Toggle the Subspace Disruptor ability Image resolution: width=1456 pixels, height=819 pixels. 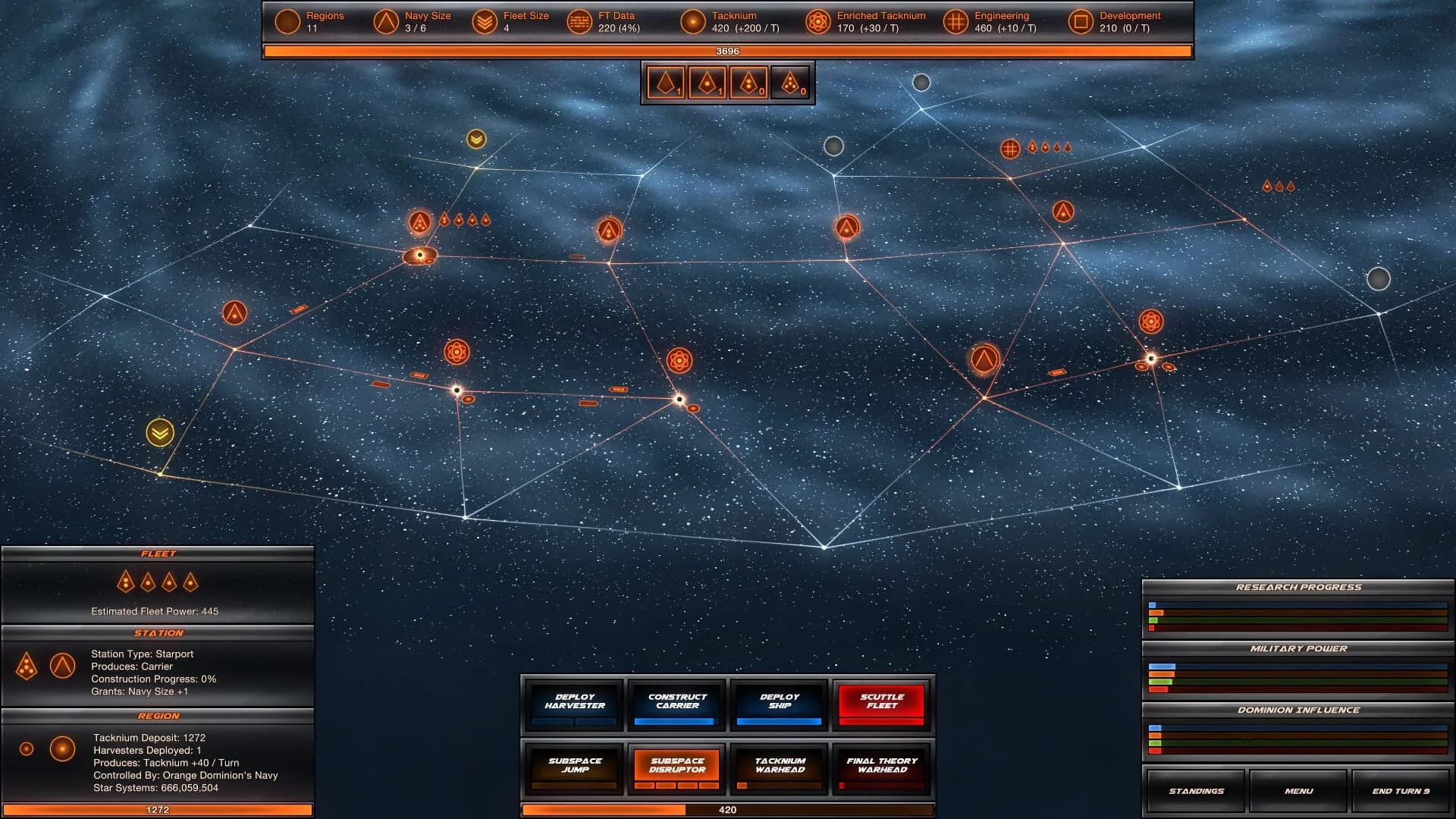pyautogui.click(x=676, y=764)
